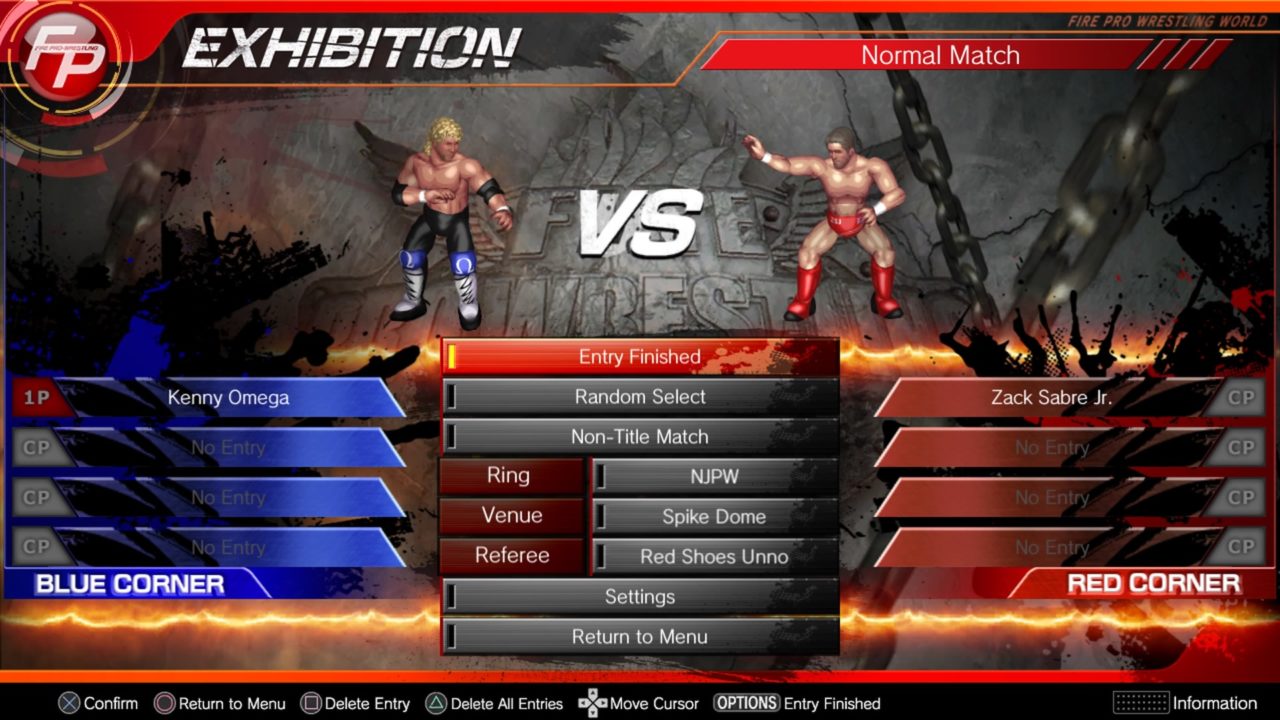Toggle the Non-Title Match option
The height and width of the screenshot is (720, 1280).
640,437
